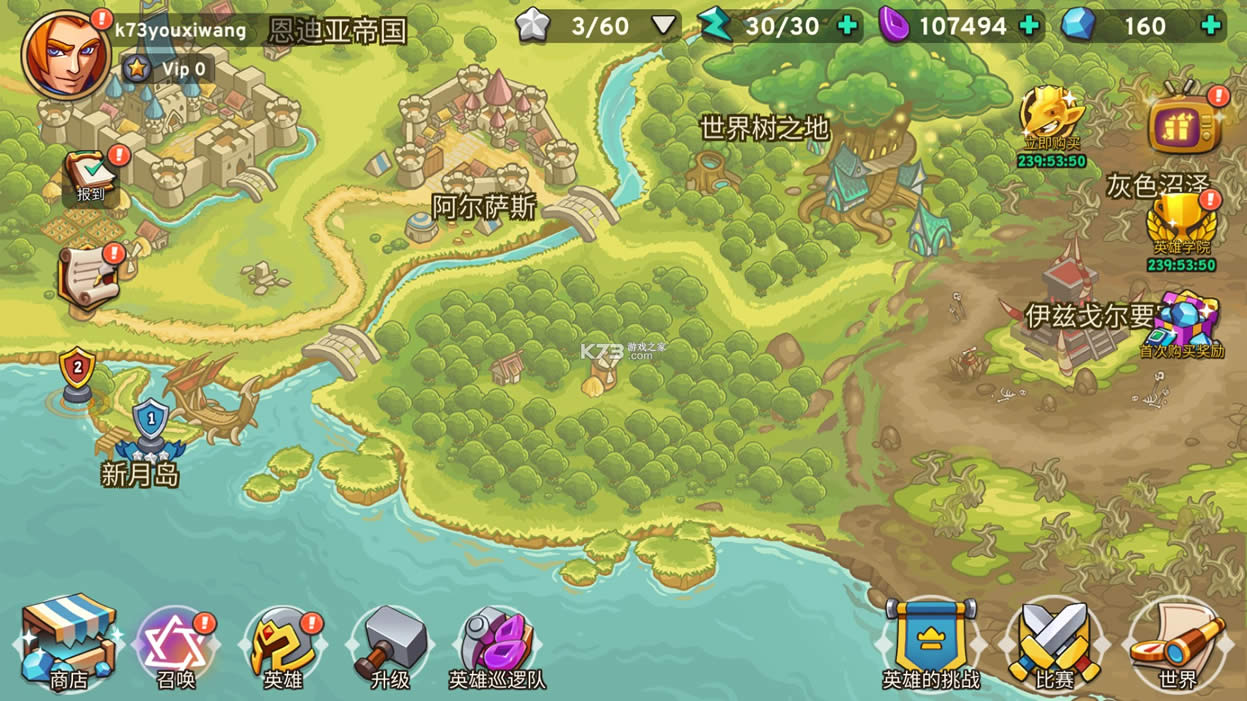The width and height of the screenshot is (1247, 701).
Task: Open the 报到 check-in icon
Action: coord(91,177)
